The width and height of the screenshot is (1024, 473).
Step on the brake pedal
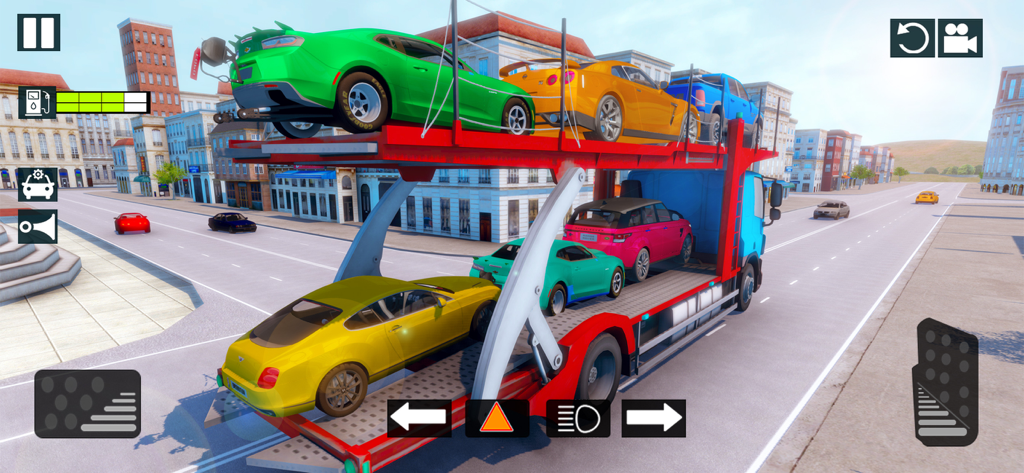(x=87, y=403)
